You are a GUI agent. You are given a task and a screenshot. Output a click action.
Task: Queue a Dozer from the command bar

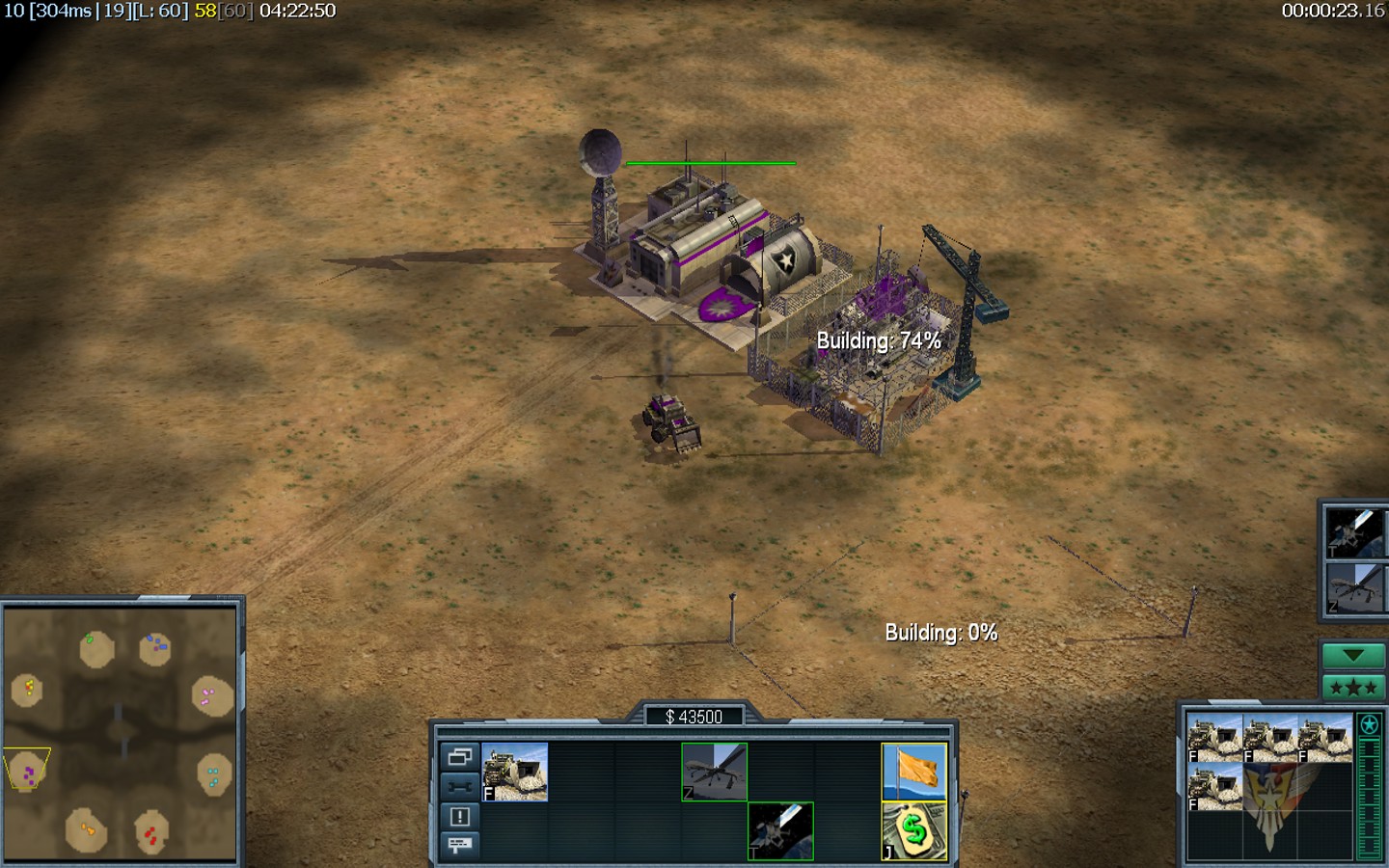pyautogui.click(x=515, y=772)
